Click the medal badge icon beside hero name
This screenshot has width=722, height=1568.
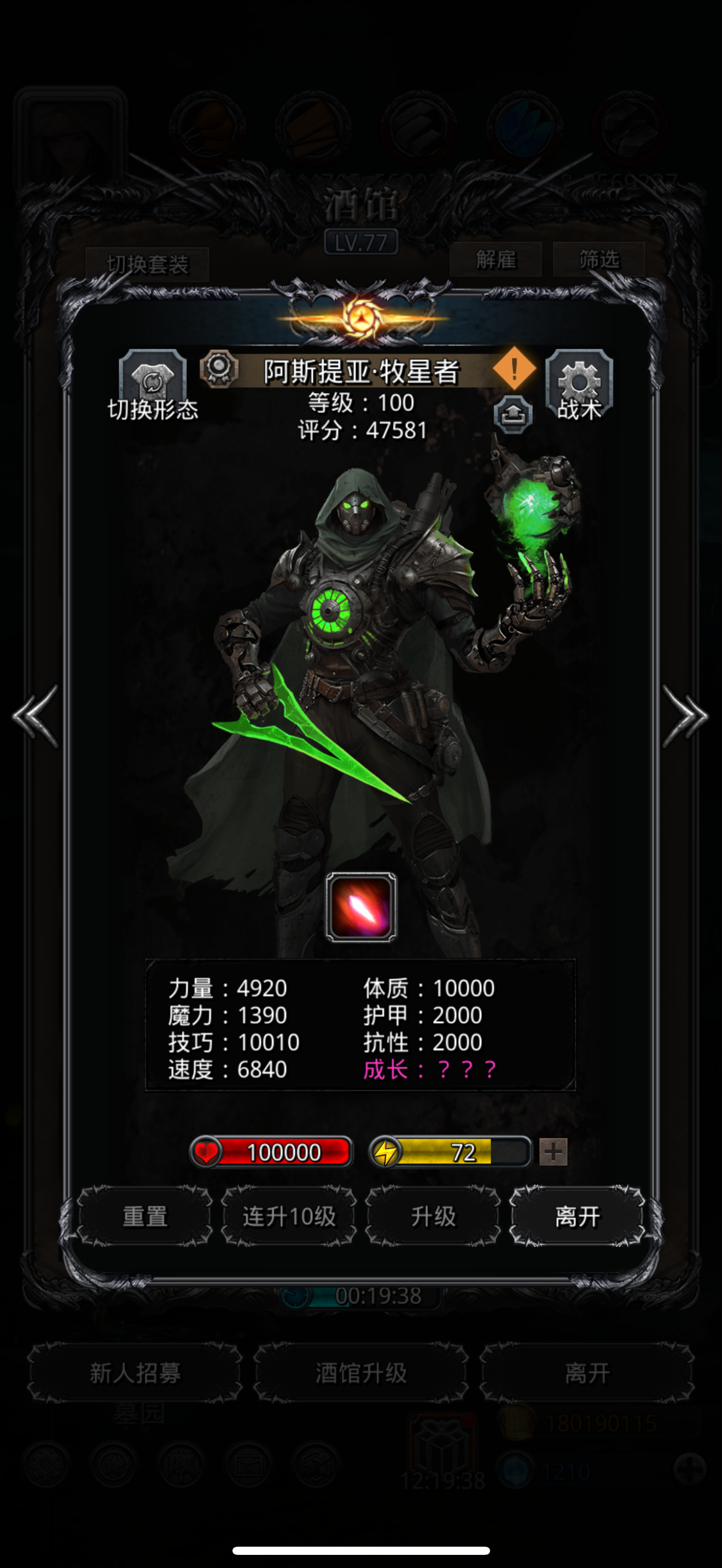click(220, 369)
